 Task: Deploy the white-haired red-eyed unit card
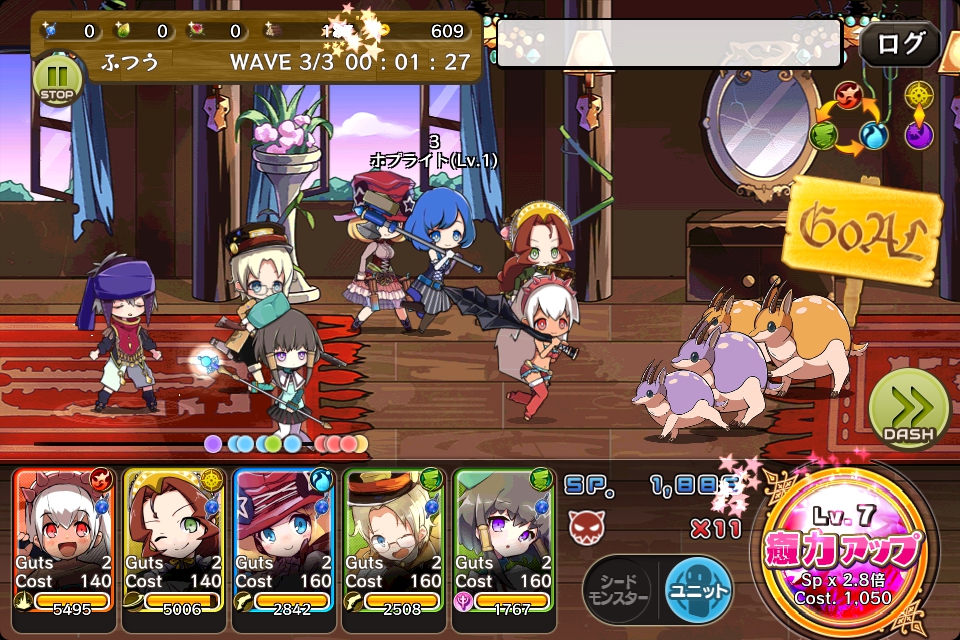pos(64,538)
